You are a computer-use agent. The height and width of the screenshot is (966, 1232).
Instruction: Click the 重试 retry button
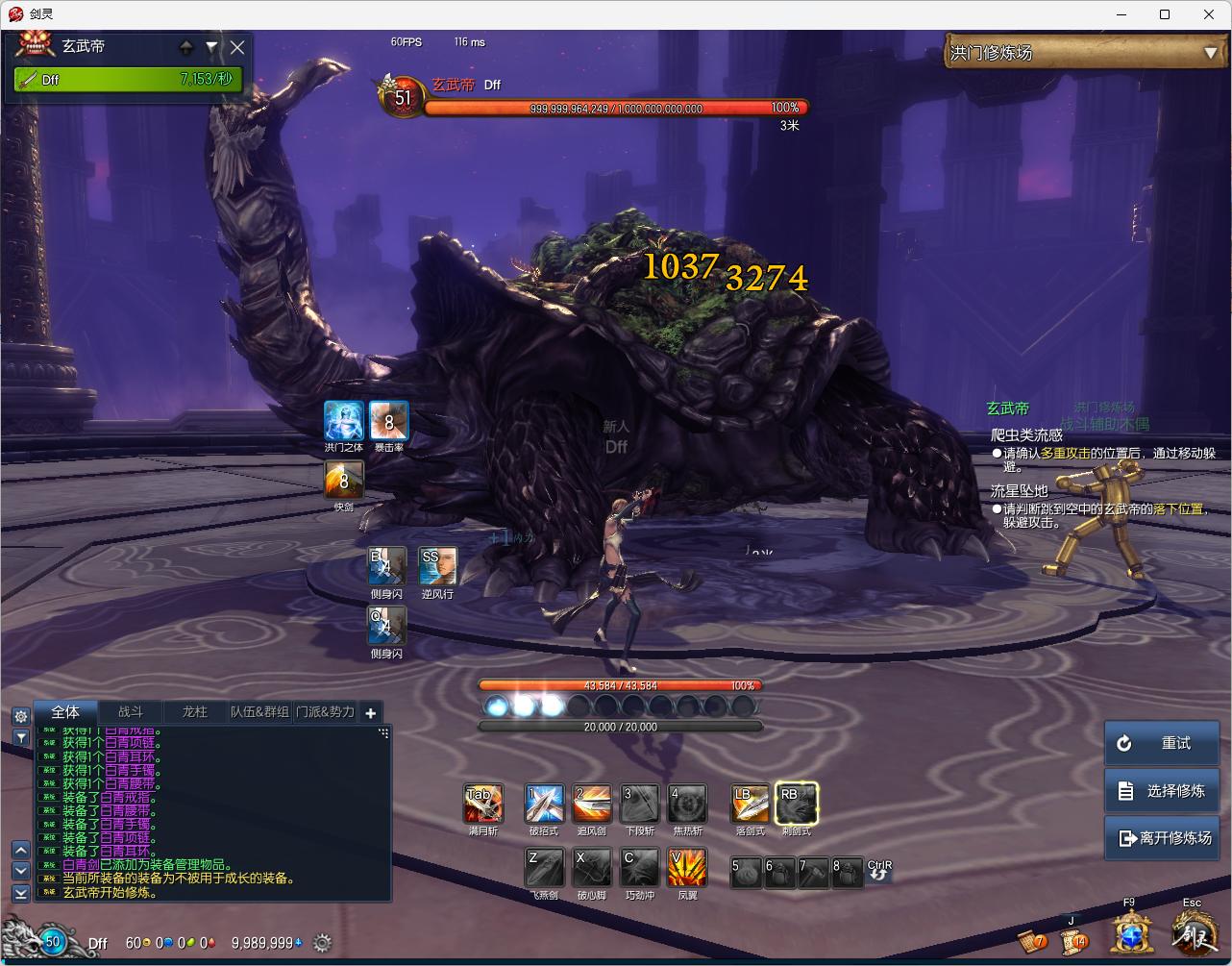(x=1161, y=743)
